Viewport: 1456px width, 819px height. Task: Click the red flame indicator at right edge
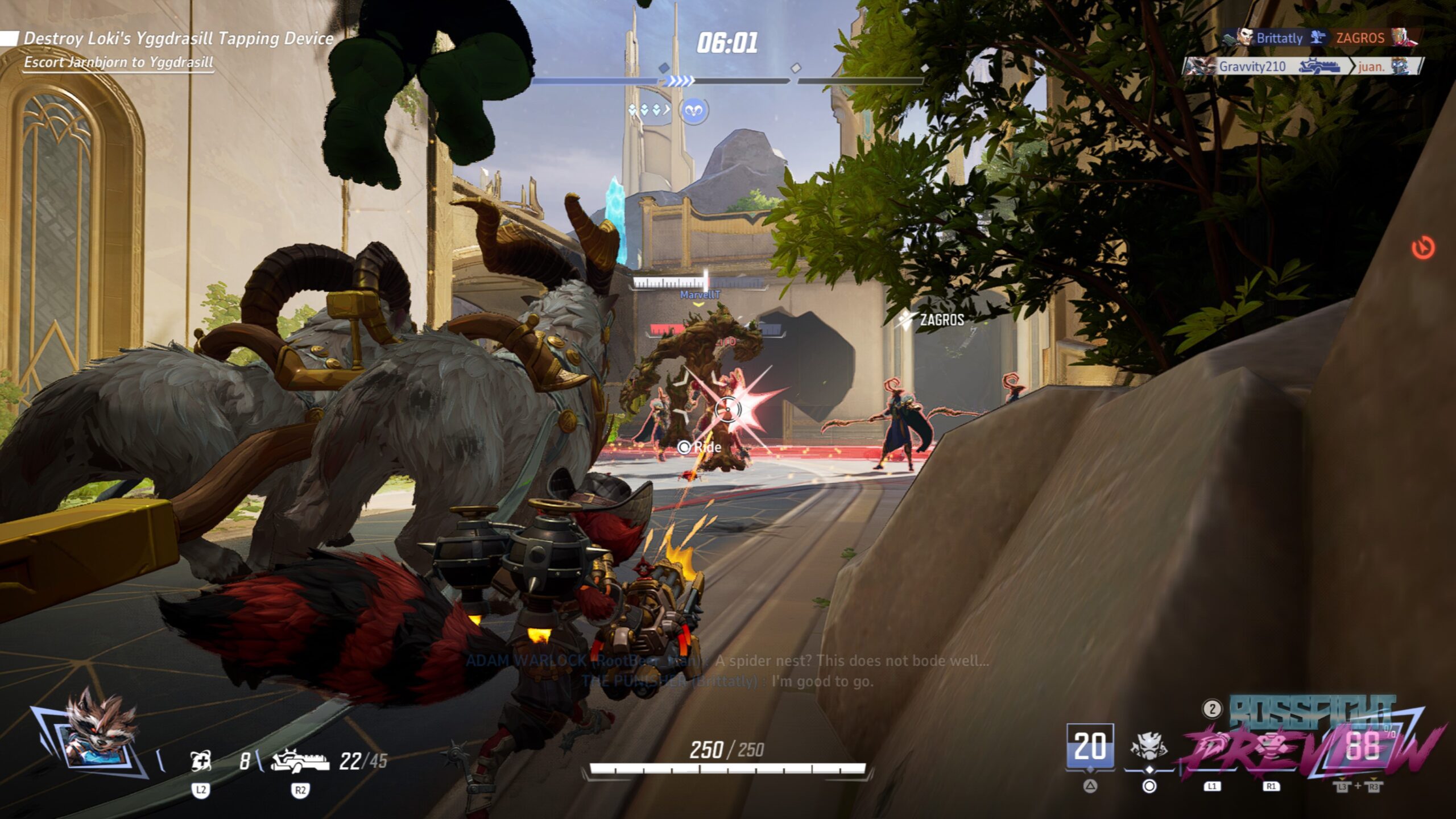(x=1423, y=249)
